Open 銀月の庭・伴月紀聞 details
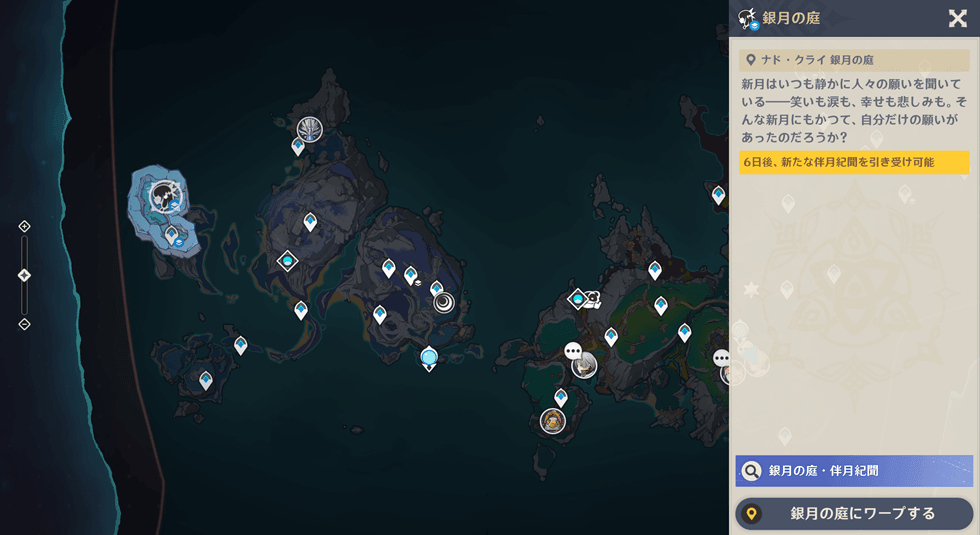Viewport: 980px width, 535px height. pyautogui.click(x=854, y=471)
